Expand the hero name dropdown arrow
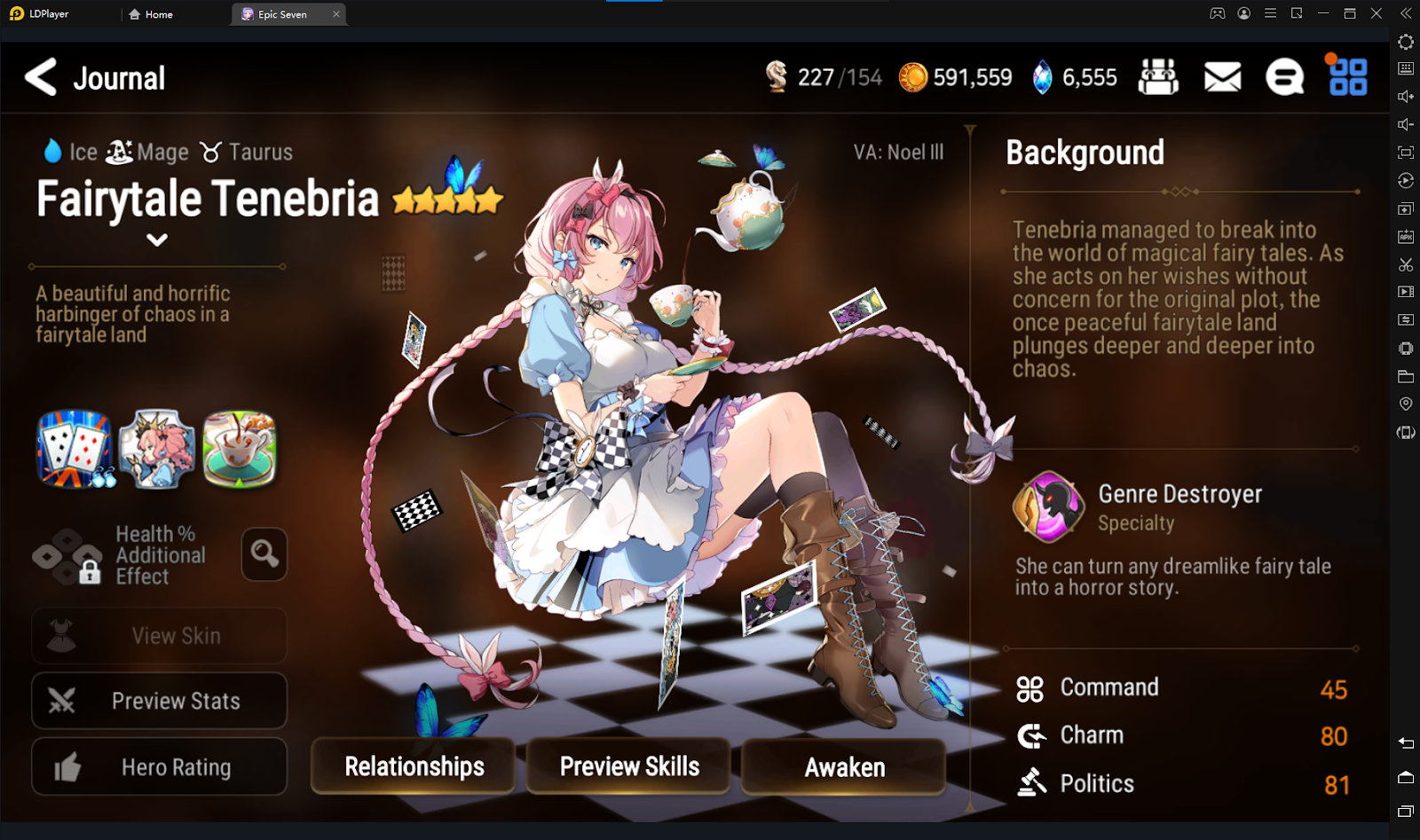 coord(157,239)
